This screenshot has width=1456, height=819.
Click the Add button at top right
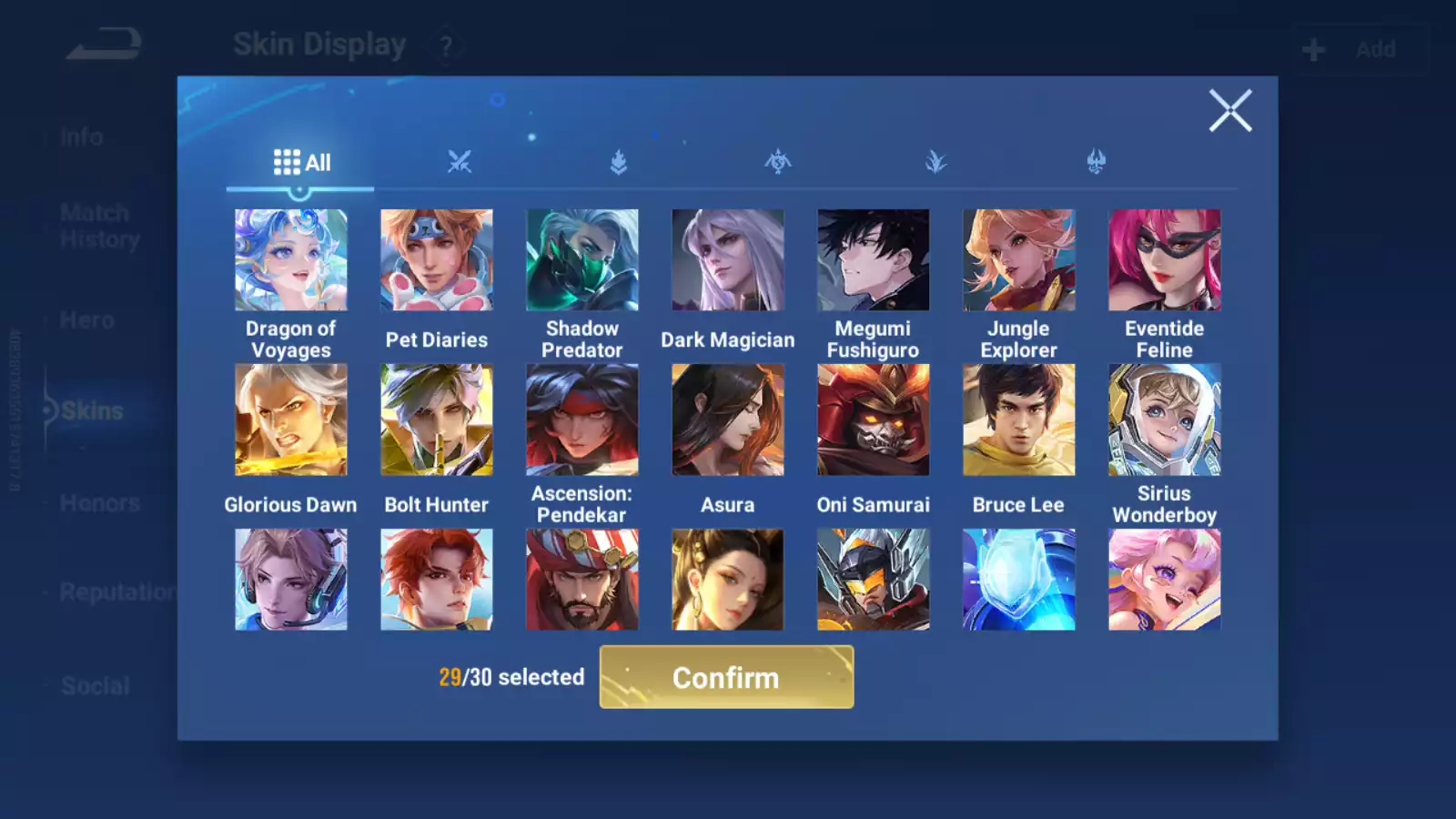point(1360,49)
